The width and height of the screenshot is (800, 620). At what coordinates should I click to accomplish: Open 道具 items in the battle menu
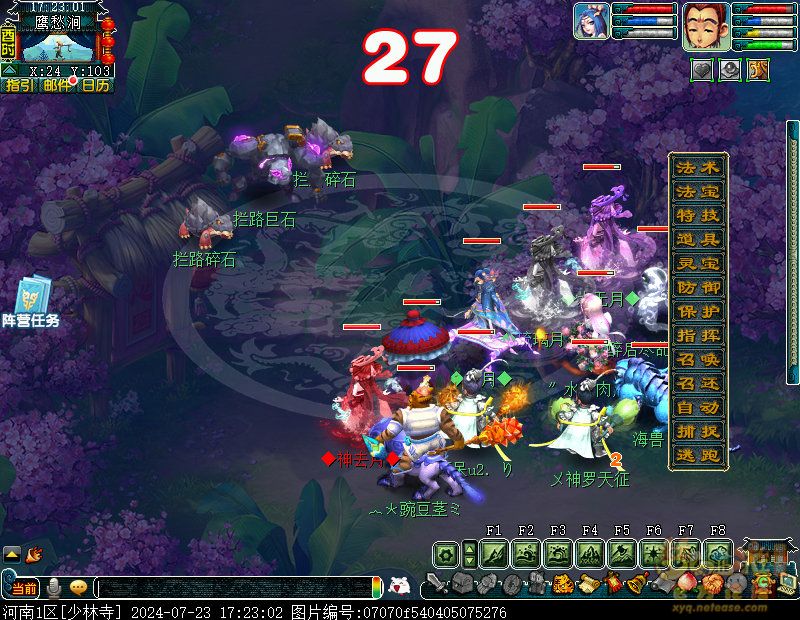[698, 239]
